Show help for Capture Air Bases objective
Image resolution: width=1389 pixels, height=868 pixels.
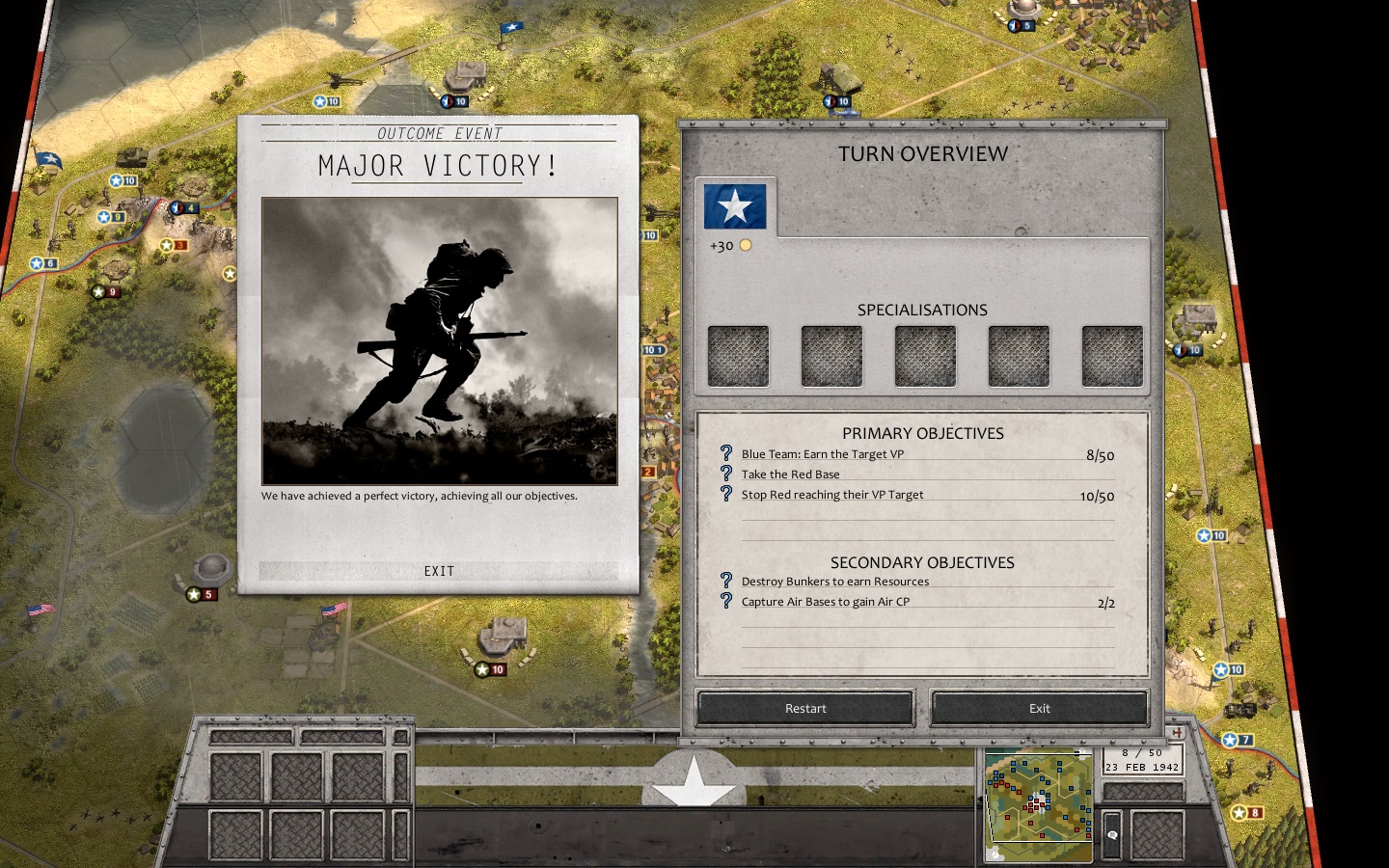pos(726,600)
